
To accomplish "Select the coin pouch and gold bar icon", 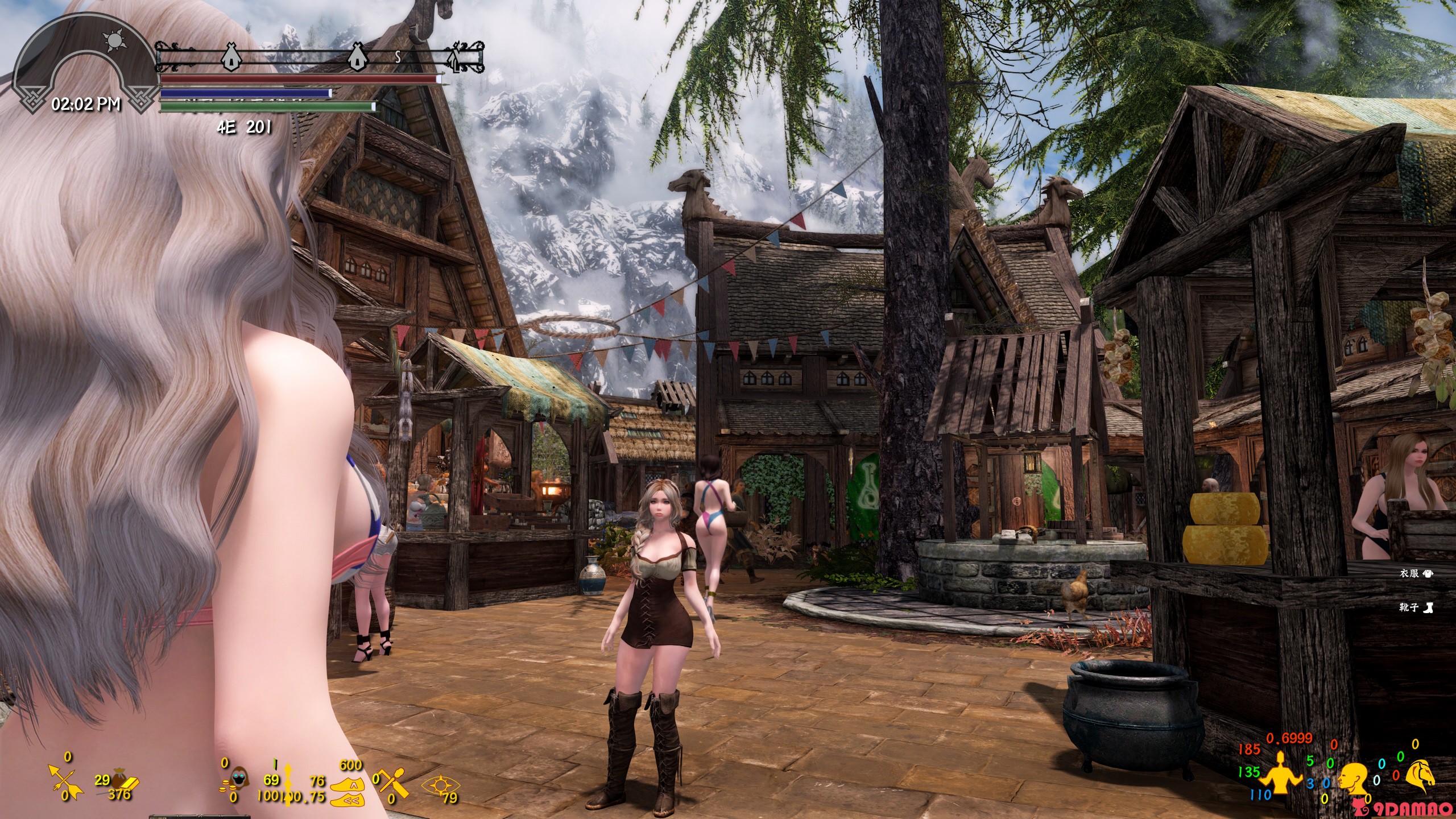I will click(122, 782).
